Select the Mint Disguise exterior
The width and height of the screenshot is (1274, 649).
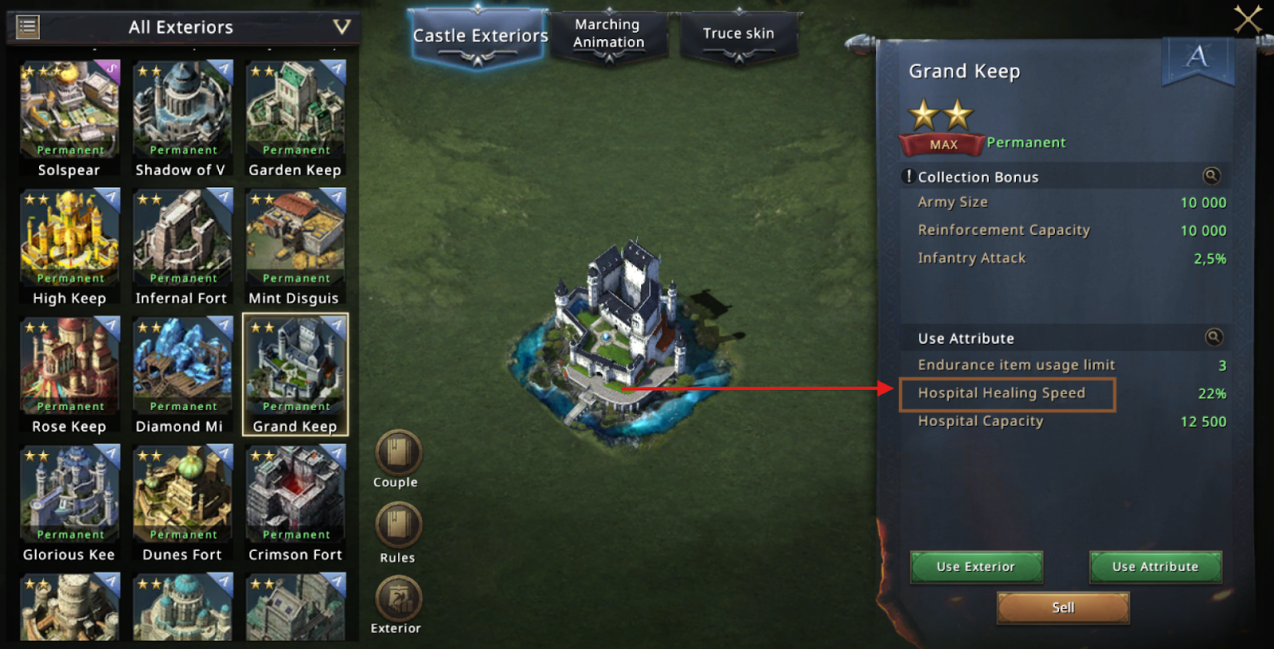pyautogui.click(x=295, y=239)
